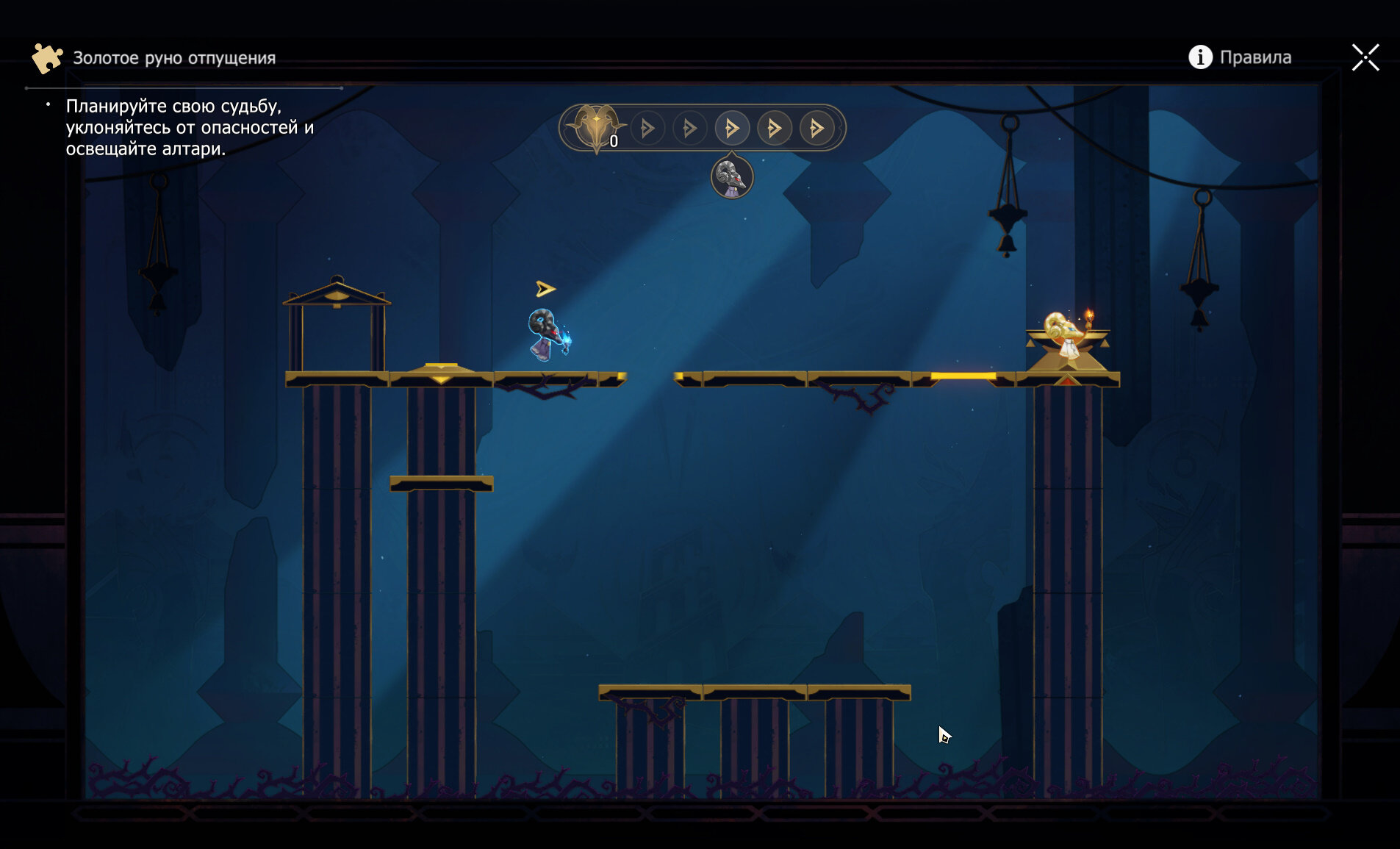The height and width of the screenshot is (849, 1400).
Task: Click the golden ram emblem in the sequence bar
Action: 596,126
